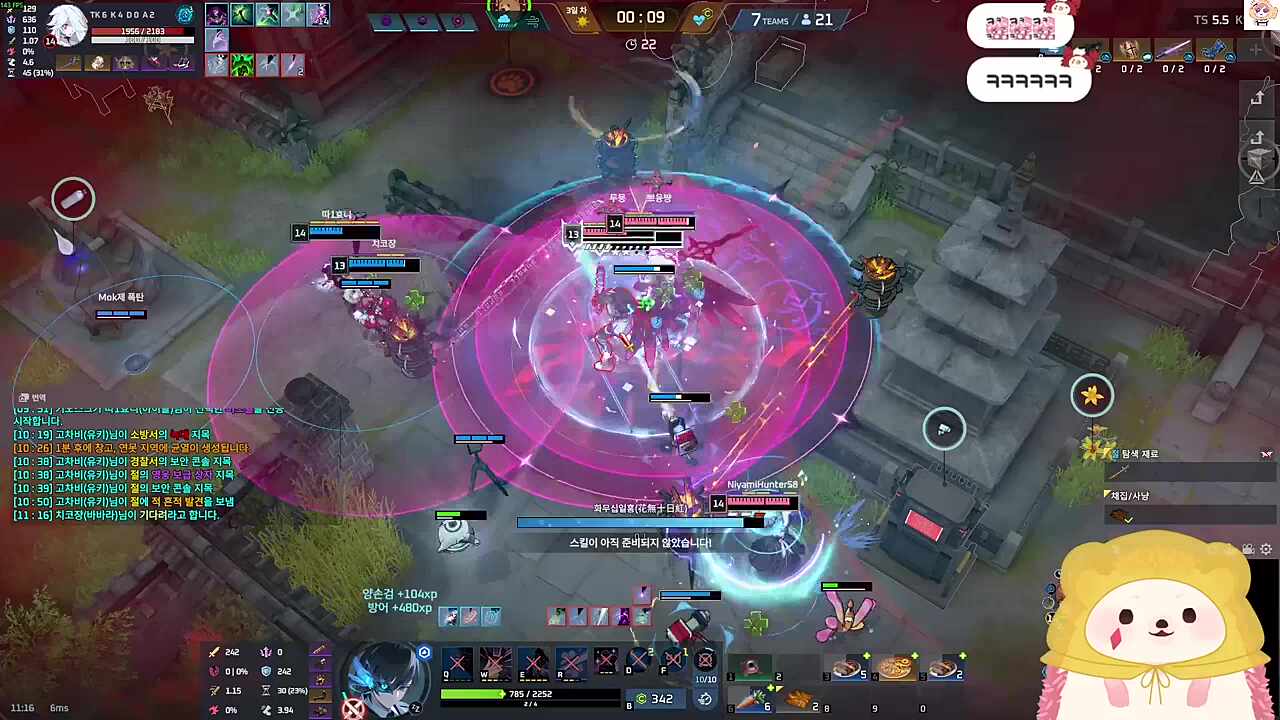Select the target-item chest armor icon

pyautogui.click(x=1131, y=51)
